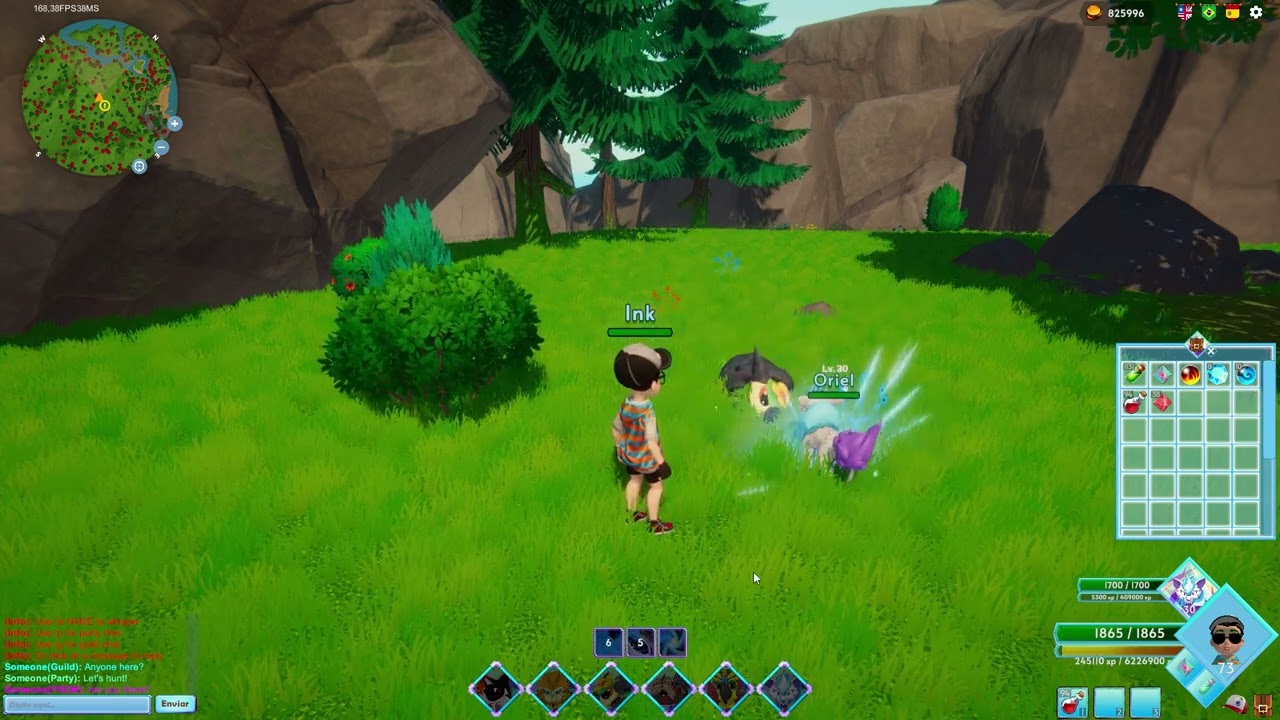Use the red potion in quick slot 1
Viewport: 1280px width, 720px height.
click(x=1072, y=703)
